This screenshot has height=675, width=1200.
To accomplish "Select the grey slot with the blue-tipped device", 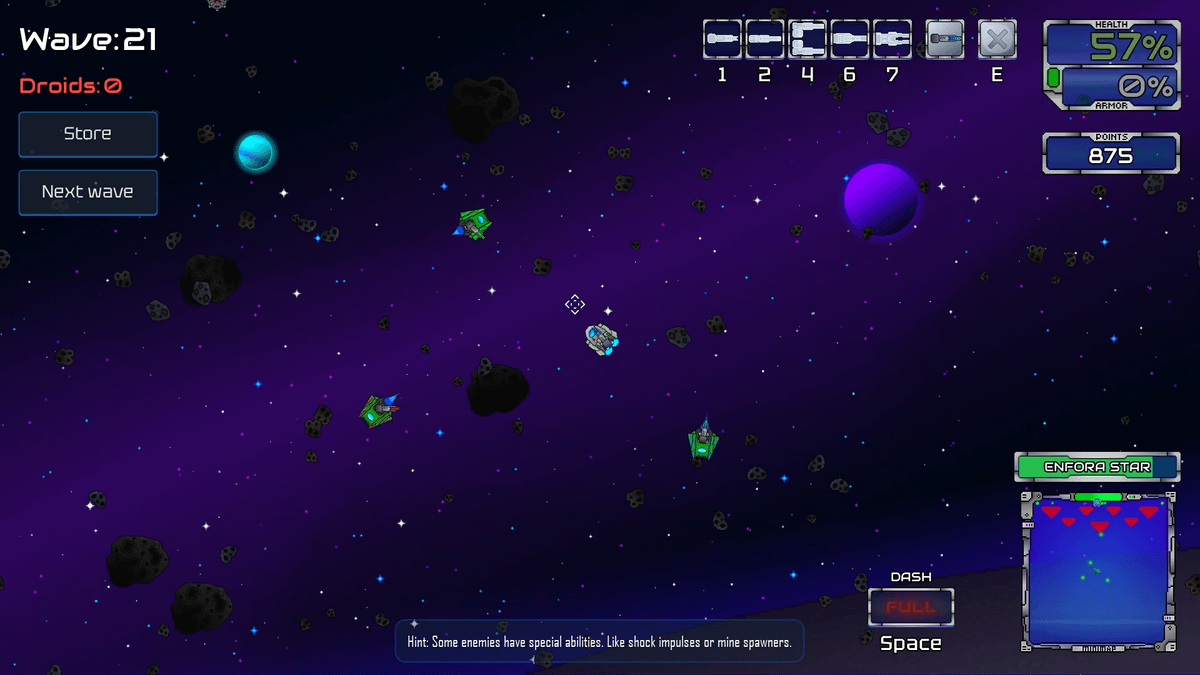I will (945, 40).
